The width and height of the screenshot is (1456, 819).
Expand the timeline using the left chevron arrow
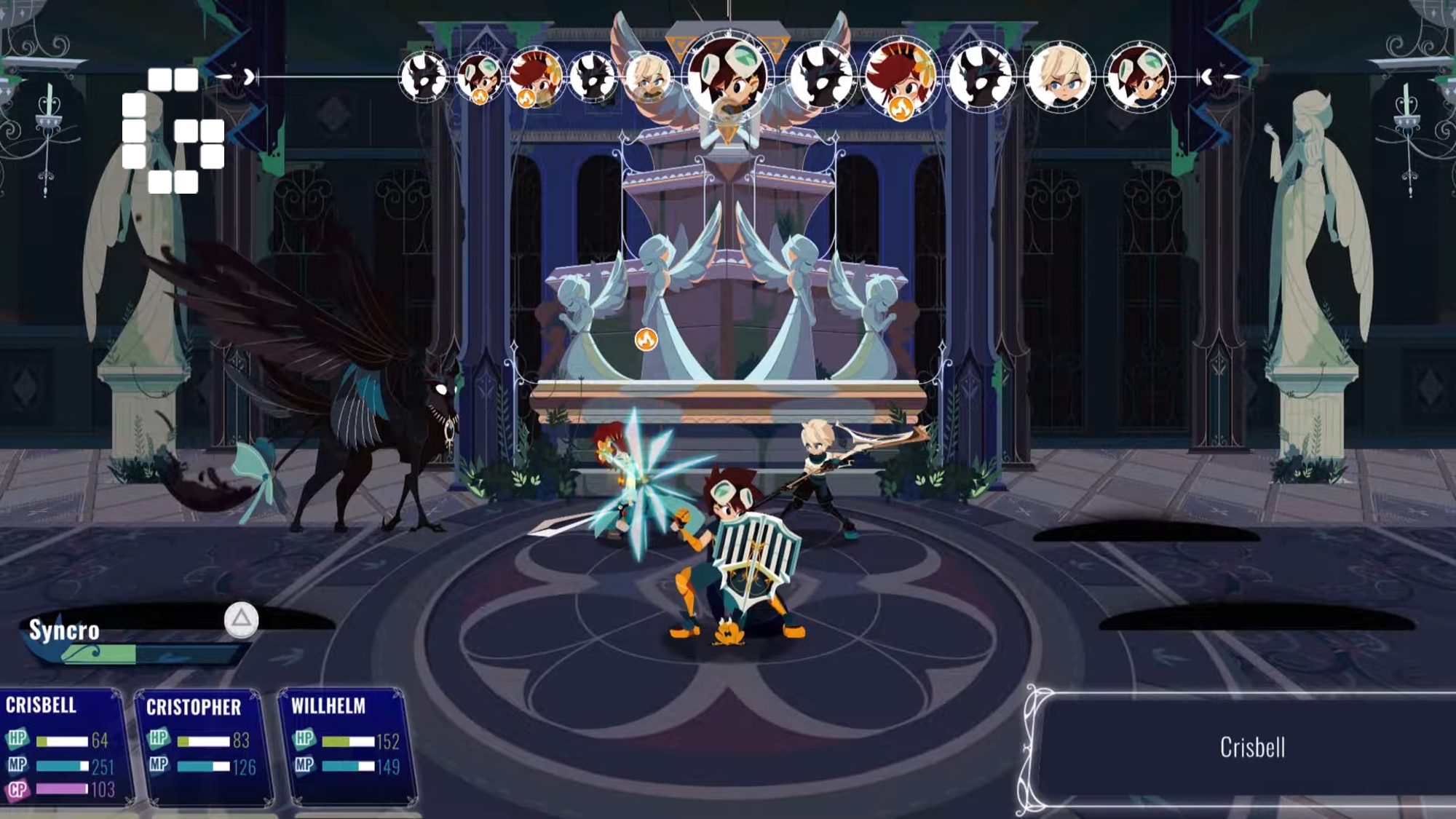(x=249, y=76)
